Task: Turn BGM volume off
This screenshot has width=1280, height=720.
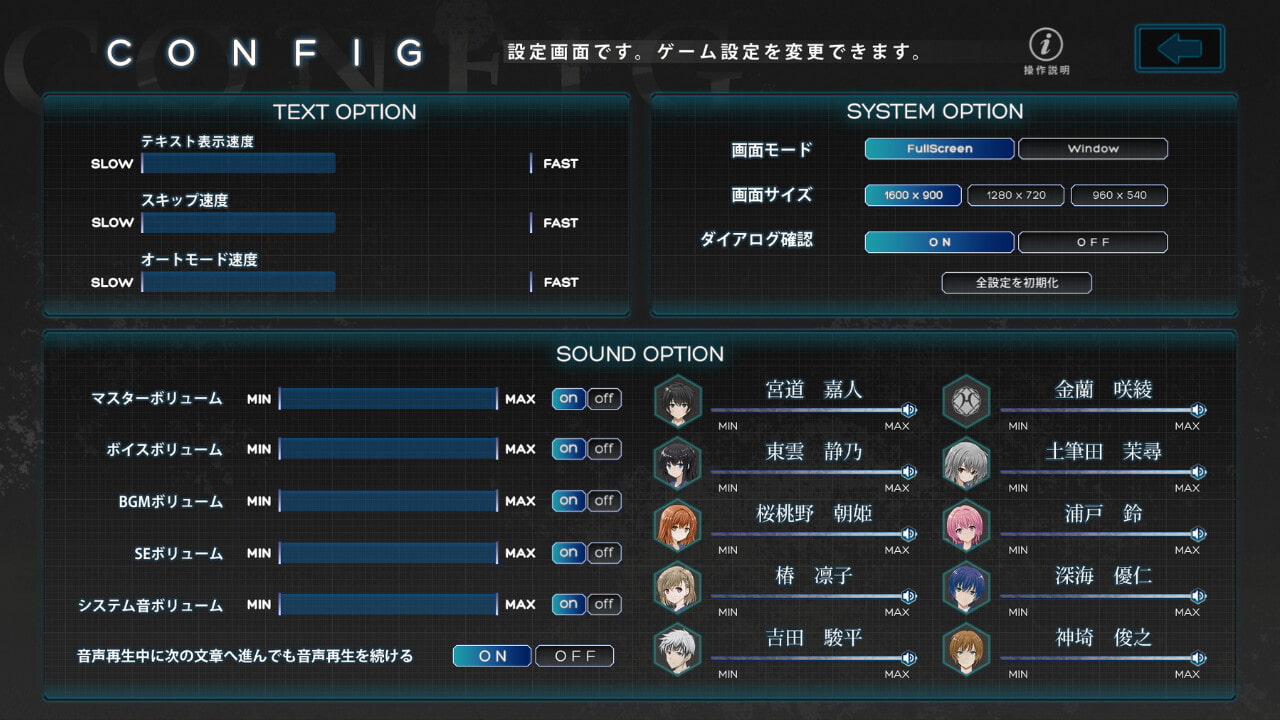Action: coord(604,501)
